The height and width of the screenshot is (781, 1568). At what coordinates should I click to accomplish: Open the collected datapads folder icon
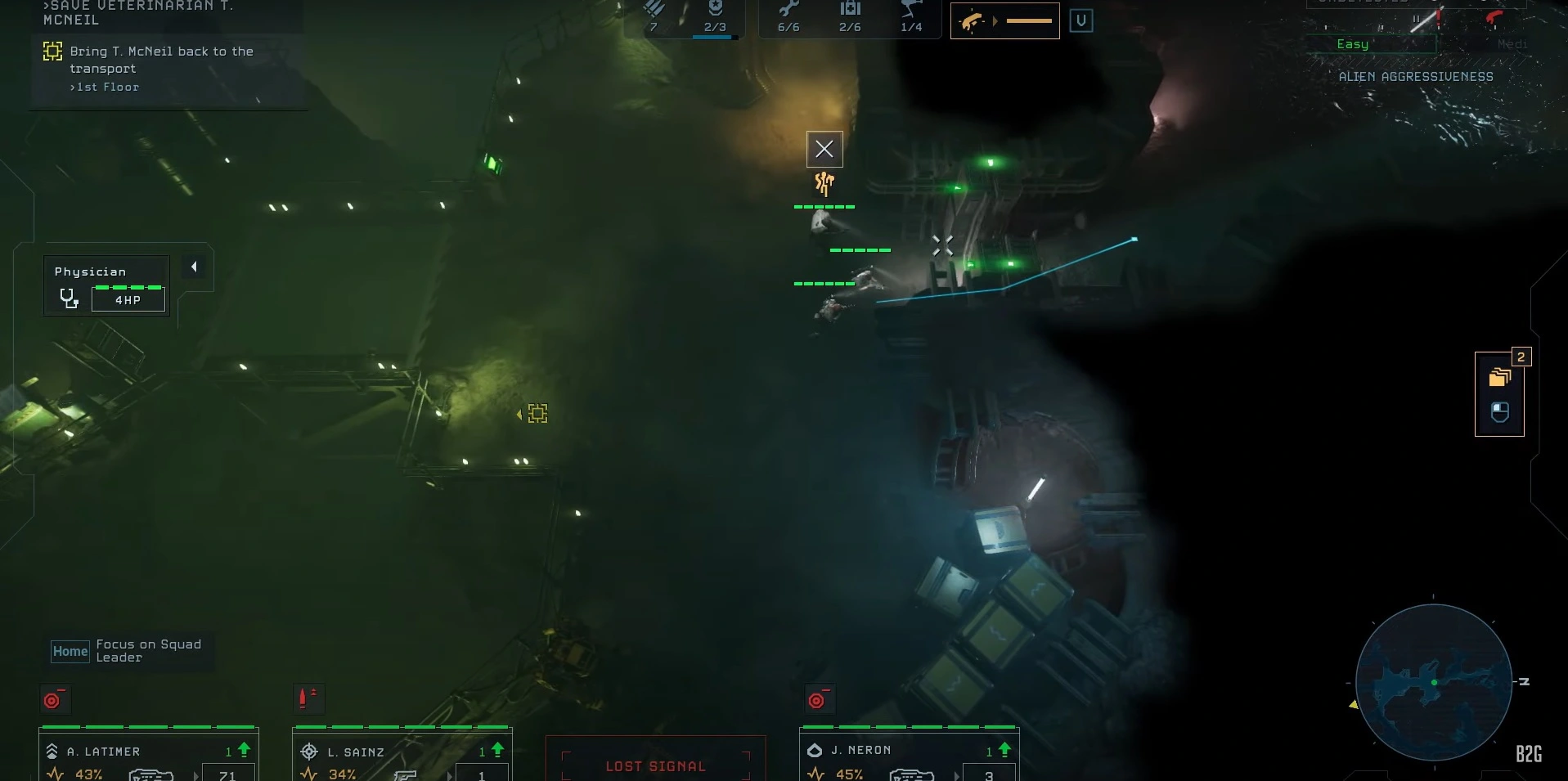click(x=1499, y=377)
